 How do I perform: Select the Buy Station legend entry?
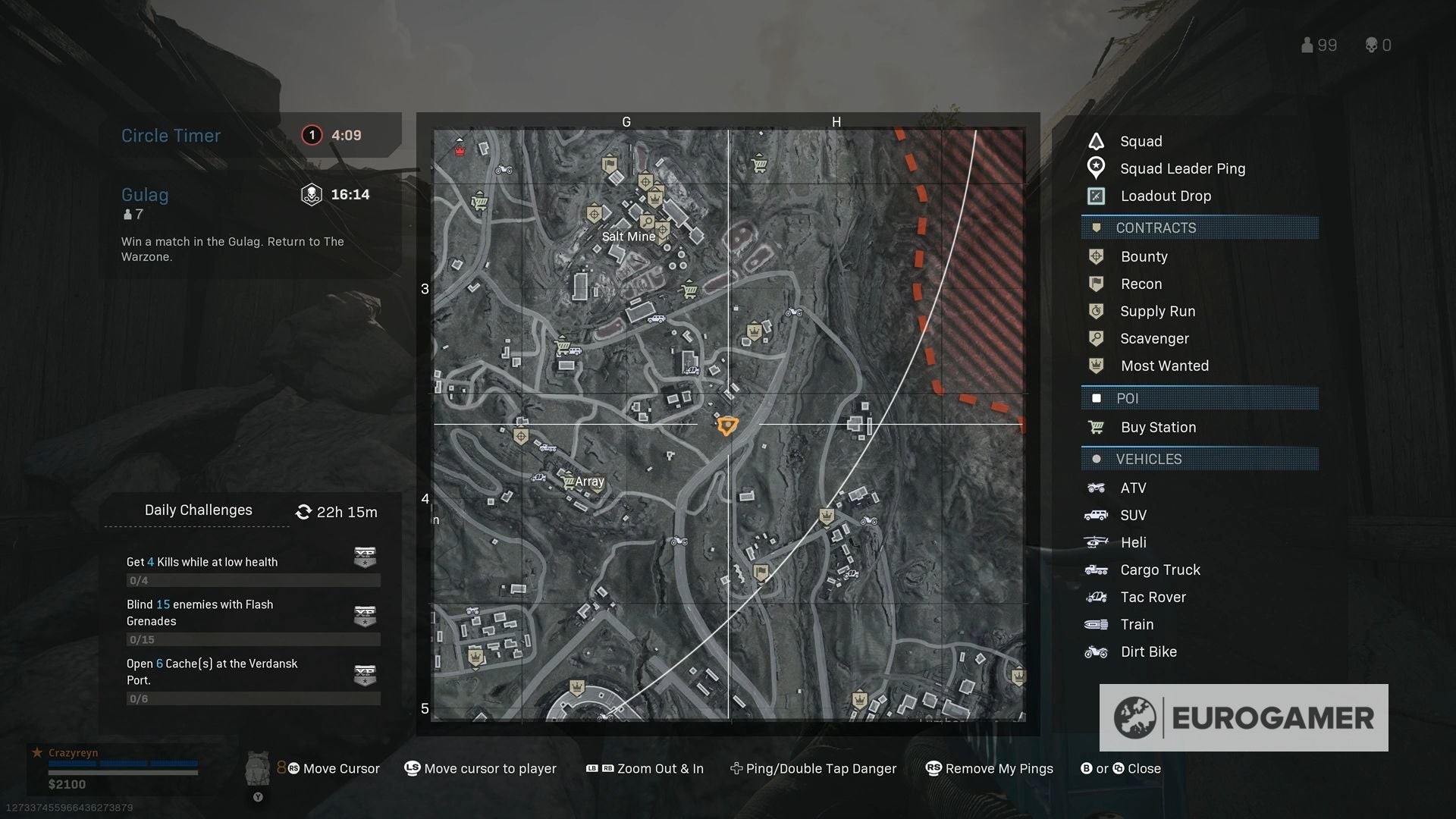click(x=1157, y=428)
